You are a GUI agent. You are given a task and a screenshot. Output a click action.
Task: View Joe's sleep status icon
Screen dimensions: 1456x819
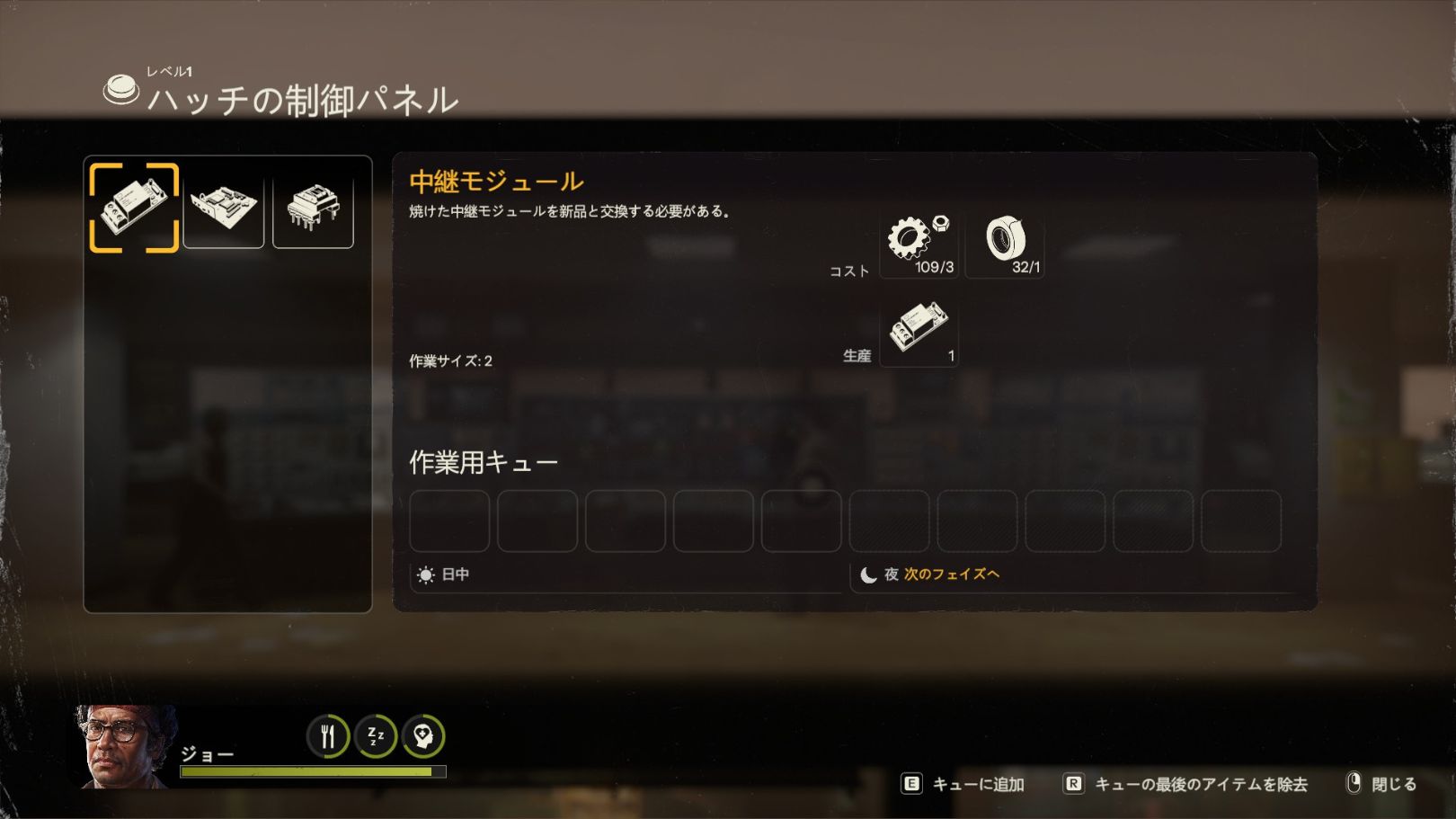tap(376, 736)
